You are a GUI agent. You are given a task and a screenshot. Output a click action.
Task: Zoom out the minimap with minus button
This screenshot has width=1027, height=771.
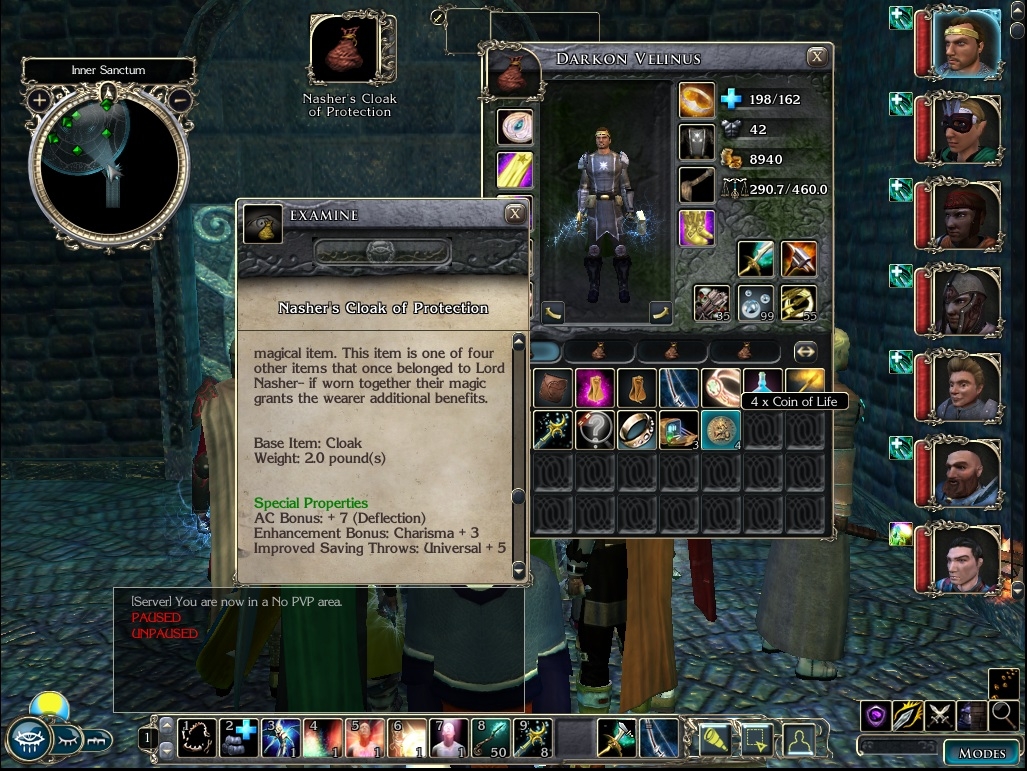click(x=181, y=100)
